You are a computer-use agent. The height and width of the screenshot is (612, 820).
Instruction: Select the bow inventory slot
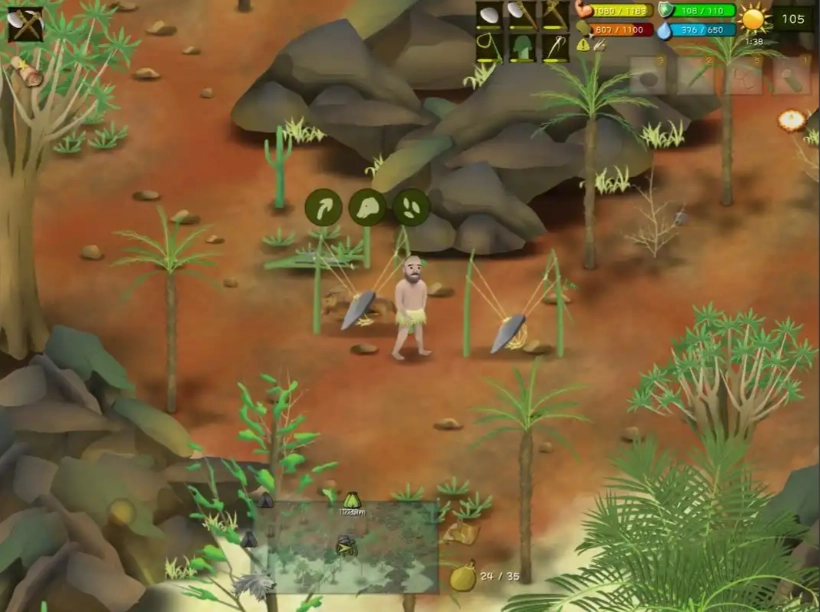tap(489, 47)
